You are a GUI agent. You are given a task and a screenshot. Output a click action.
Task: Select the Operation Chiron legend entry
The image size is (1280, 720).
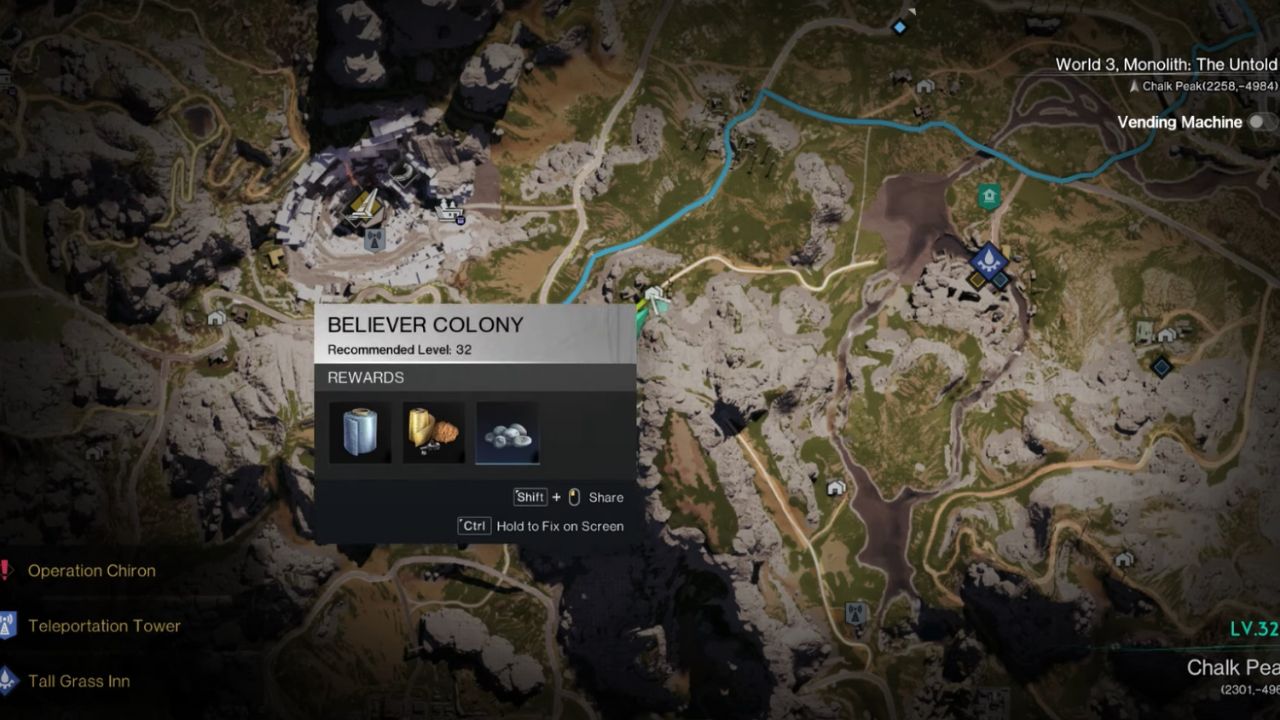coord(91,571)
